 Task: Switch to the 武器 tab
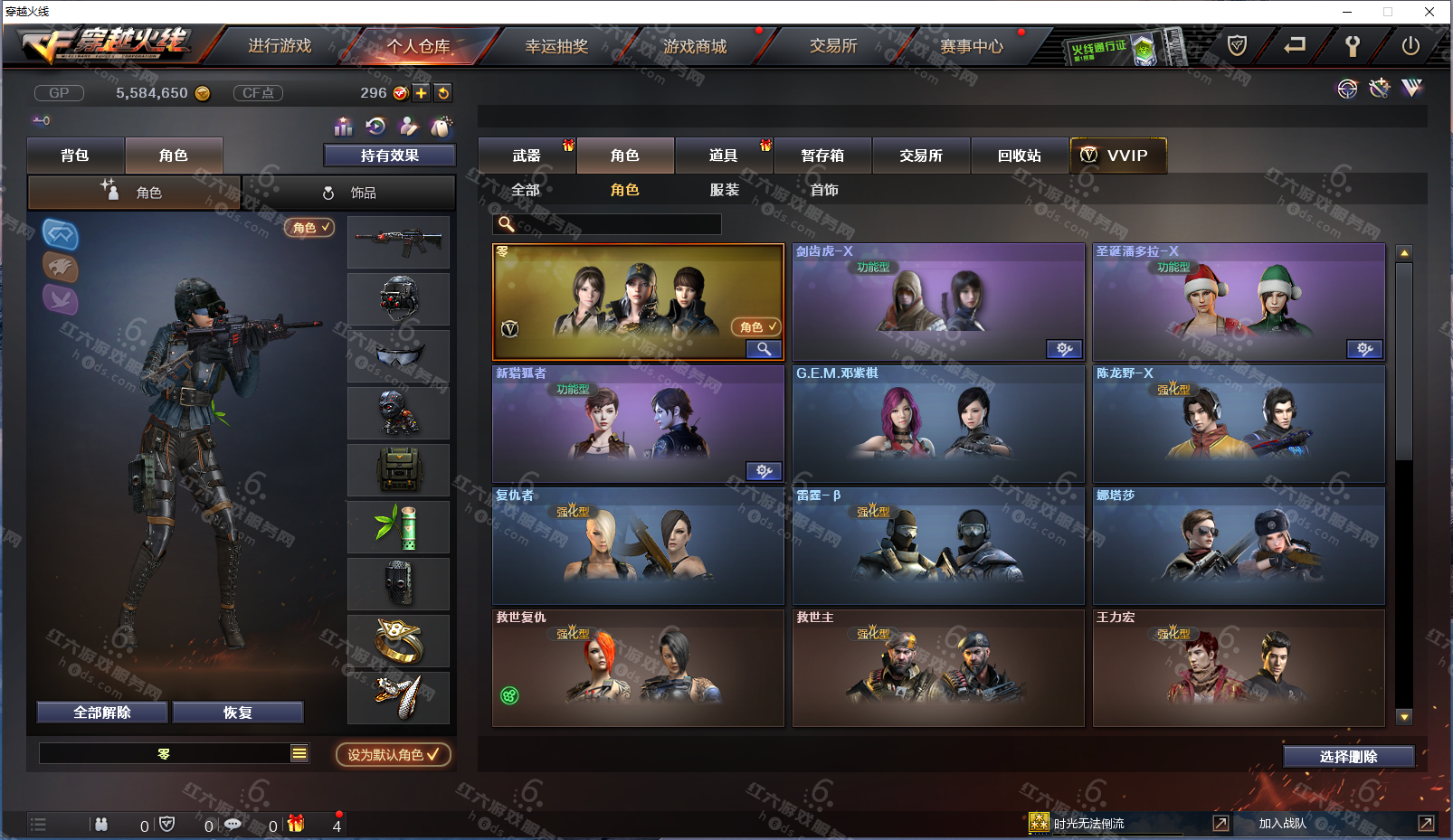[527, 156]
